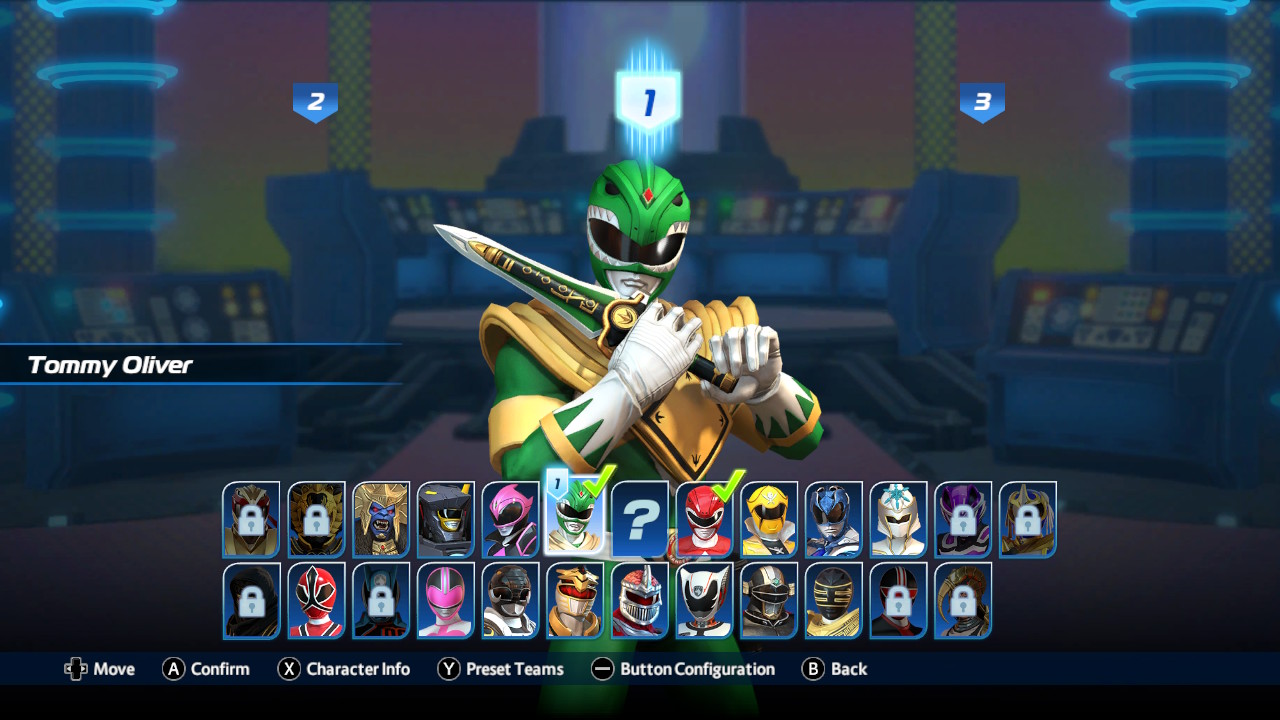This screenshot has width=1280, height=720.
Task: Pick Lord Zedd's portrait
Action: [640, 600]
